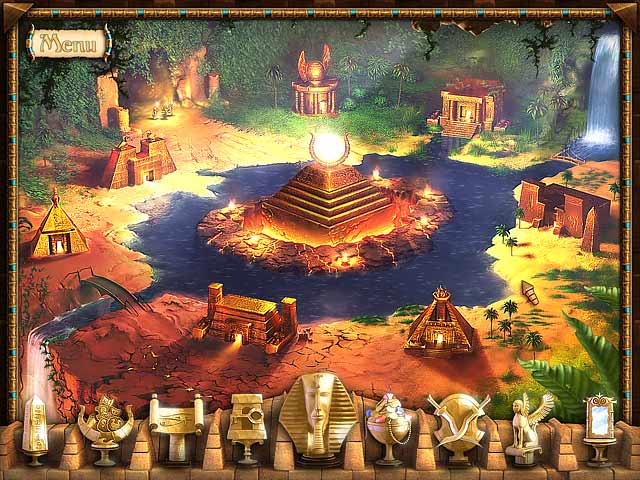Select the papyrus scroll artifact
Image resolution: width=640 pixels, height=480 pixels.
(172, 425)
